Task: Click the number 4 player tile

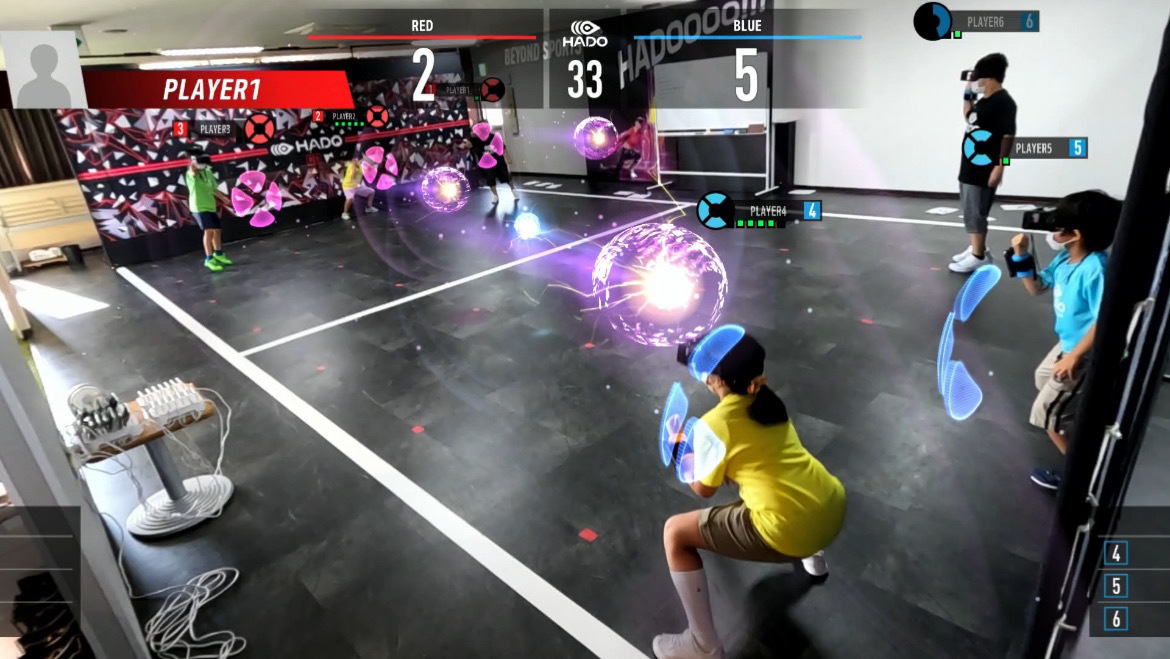Action: (1116, 553)
